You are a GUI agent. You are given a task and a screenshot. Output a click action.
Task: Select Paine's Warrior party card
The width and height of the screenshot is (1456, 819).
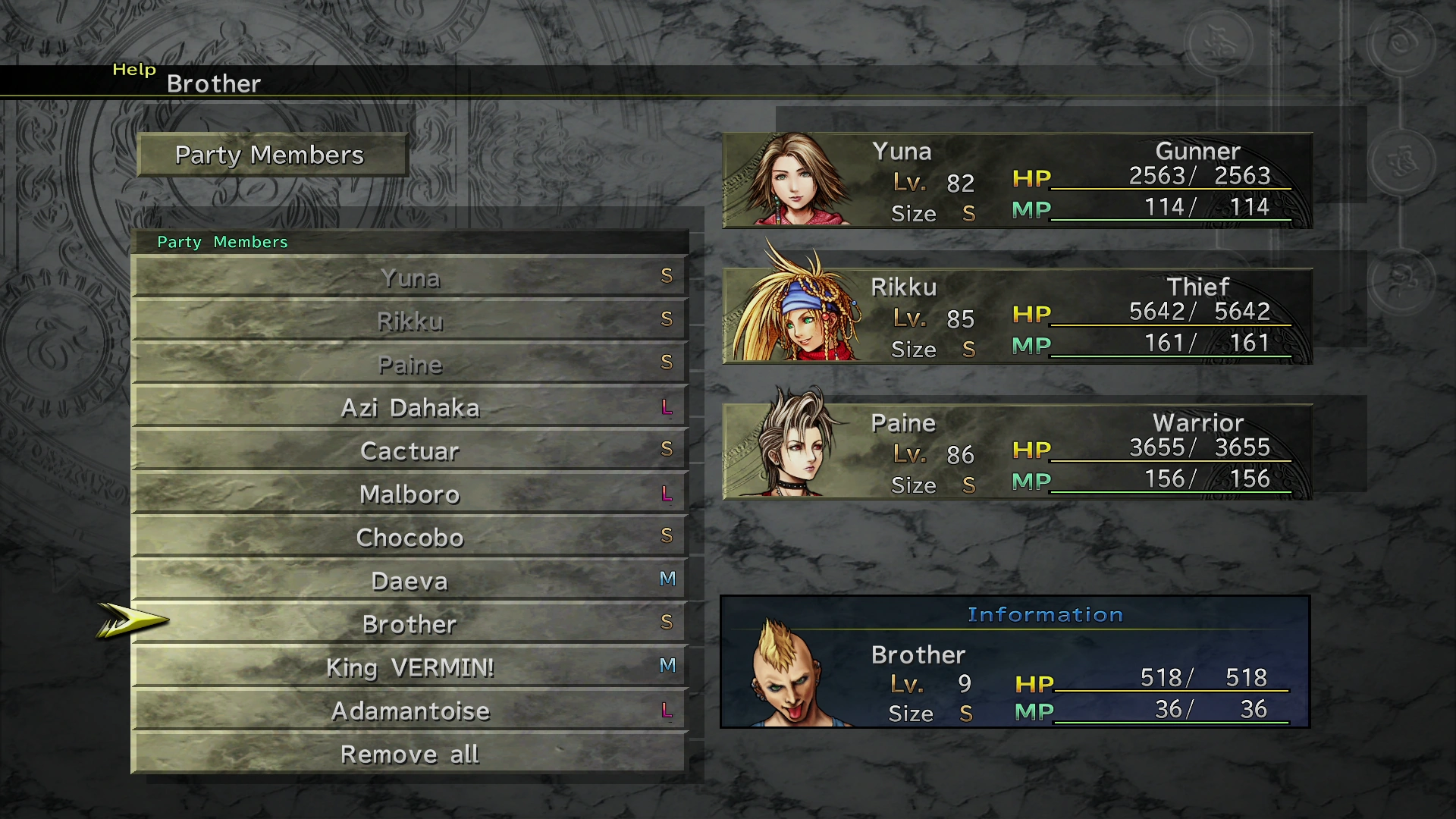point(1016,452)
